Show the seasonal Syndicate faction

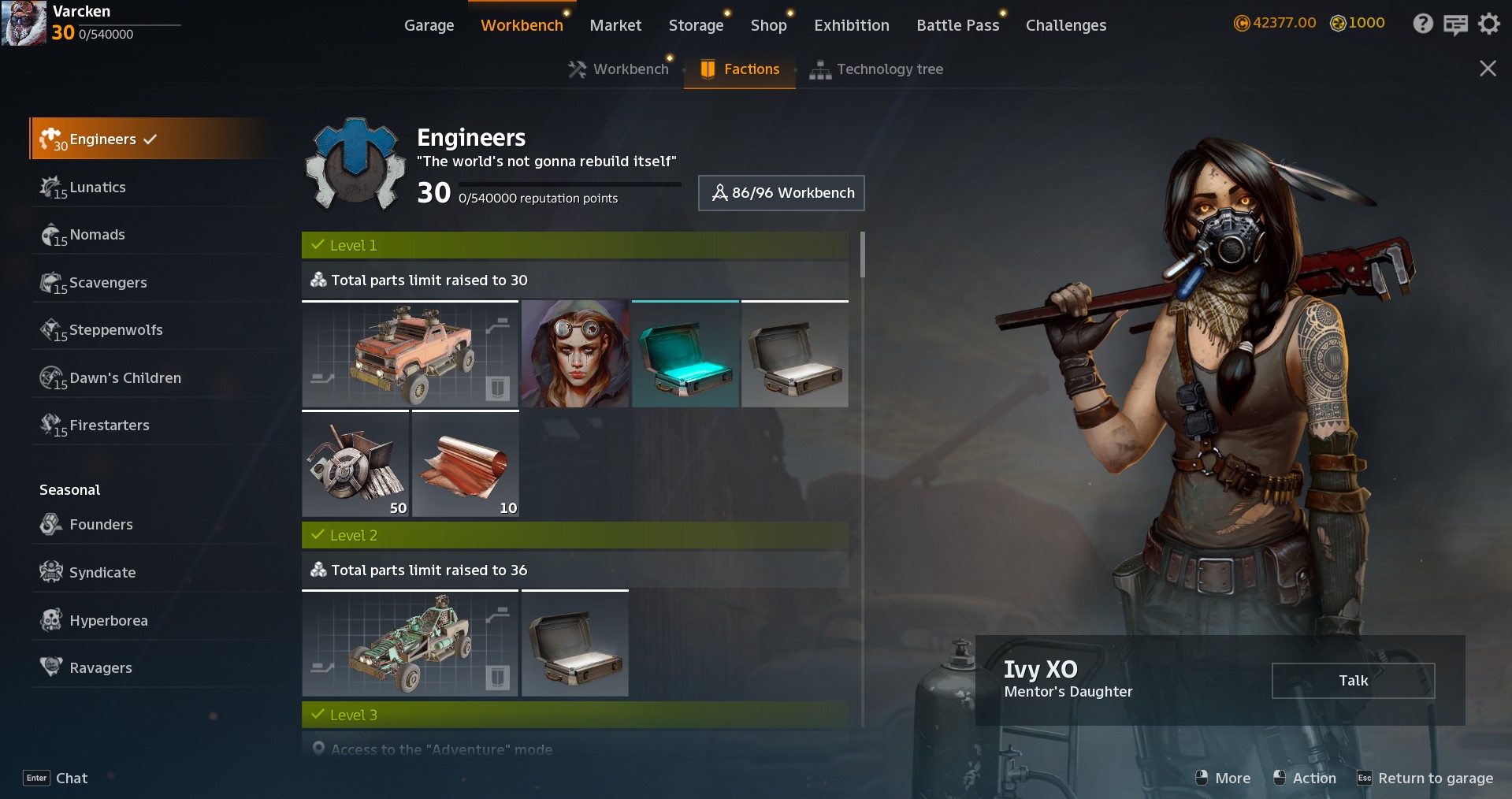tap(102, 573)
